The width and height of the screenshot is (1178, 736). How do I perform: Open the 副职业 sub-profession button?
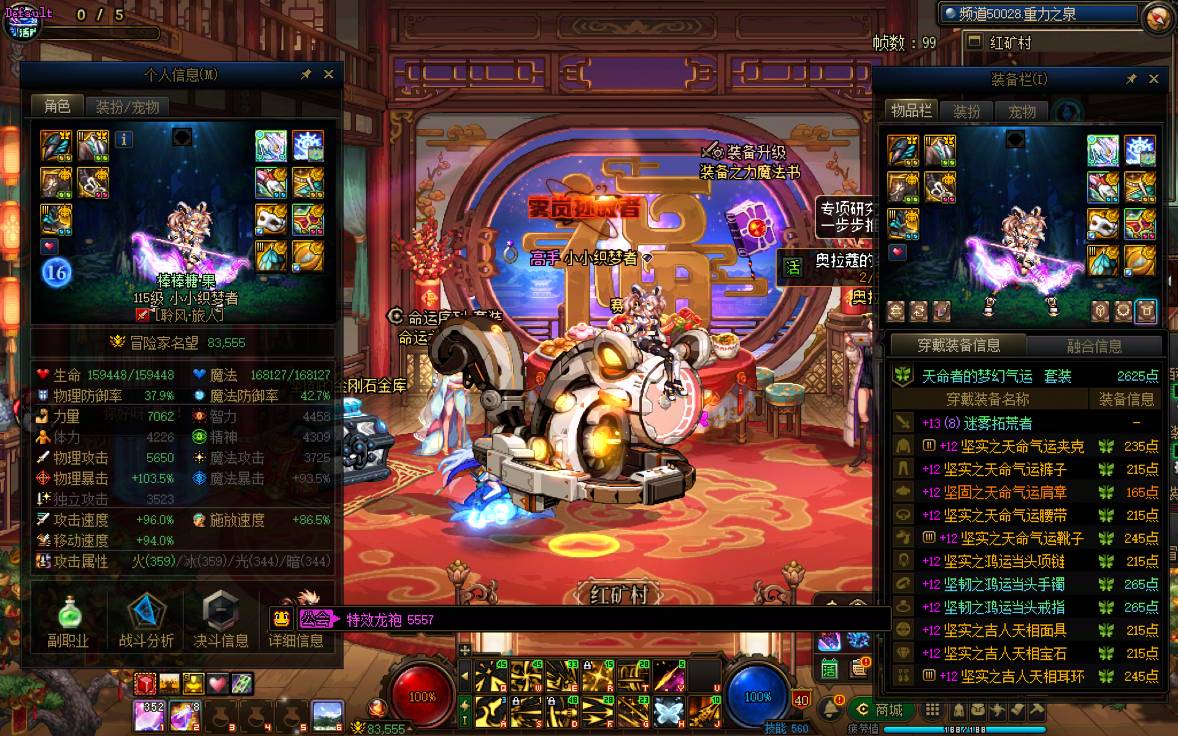click(68, 620)
